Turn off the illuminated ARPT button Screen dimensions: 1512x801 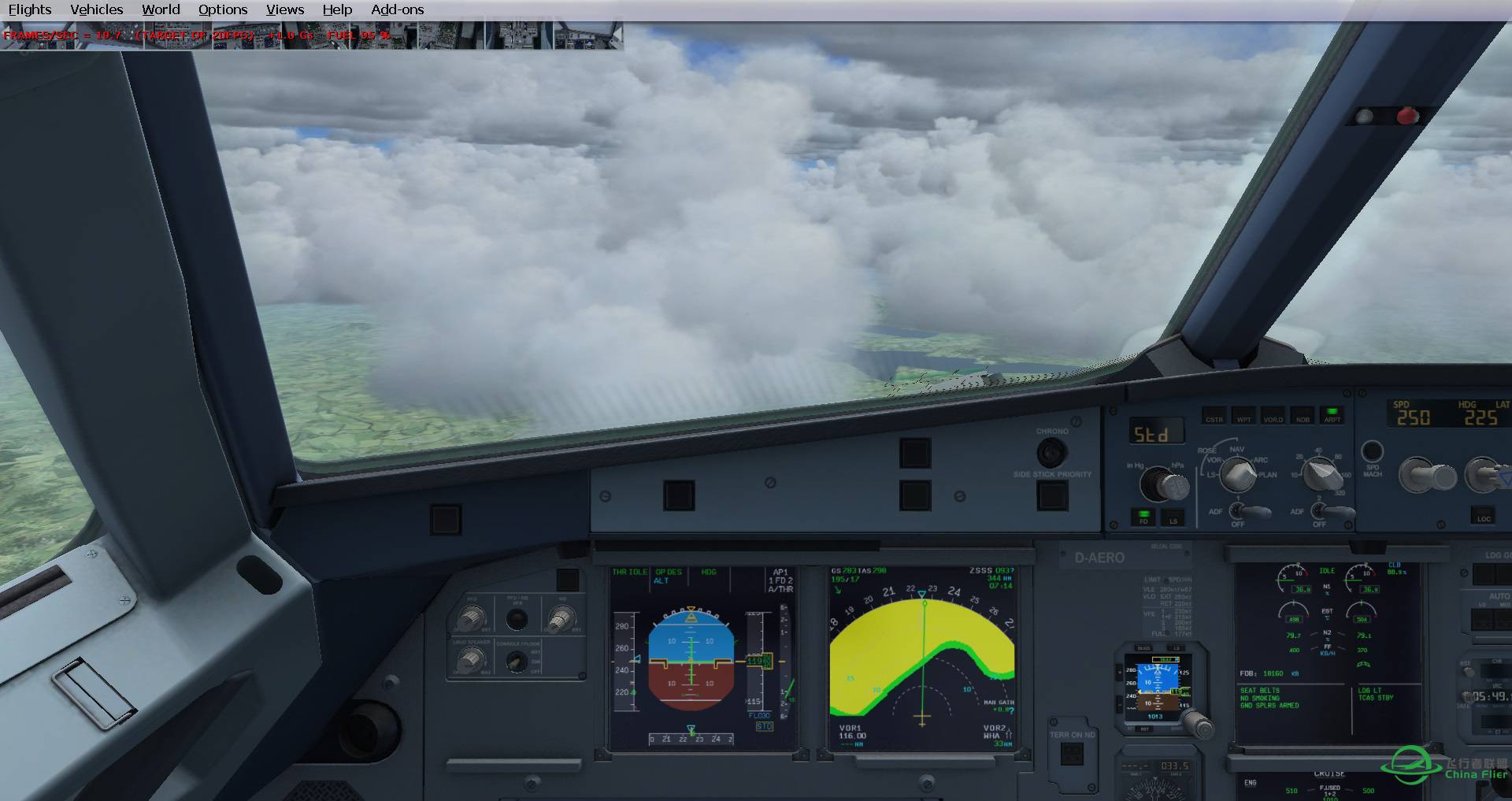point(1332,415)
